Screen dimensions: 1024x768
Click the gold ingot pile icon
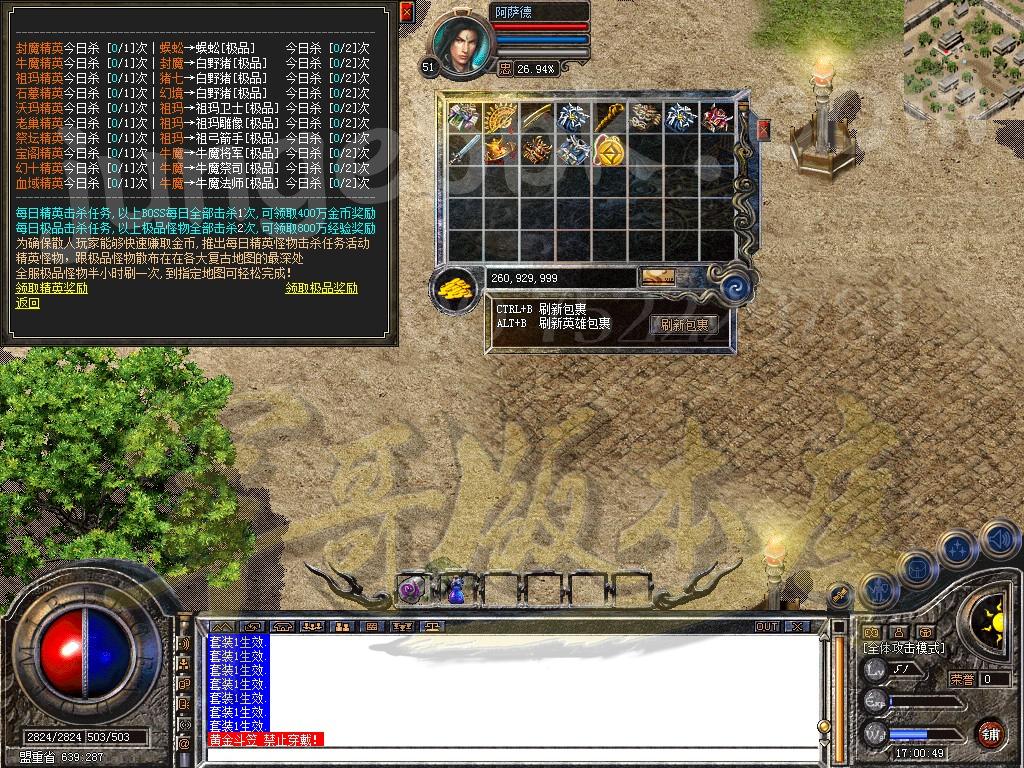455,288
